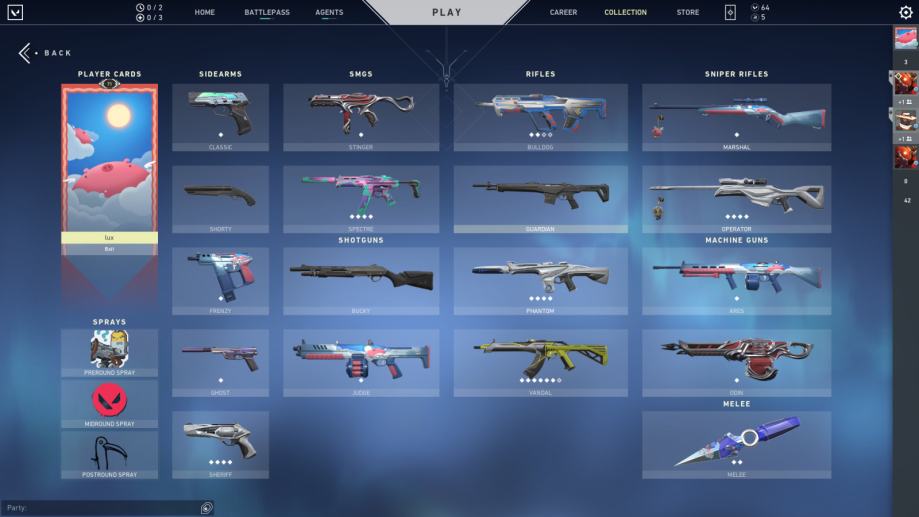The width and height of the screenshot is (919, 517).
Task: Open the Operator sniper rifle tile
Action: [x=736, y=198]
